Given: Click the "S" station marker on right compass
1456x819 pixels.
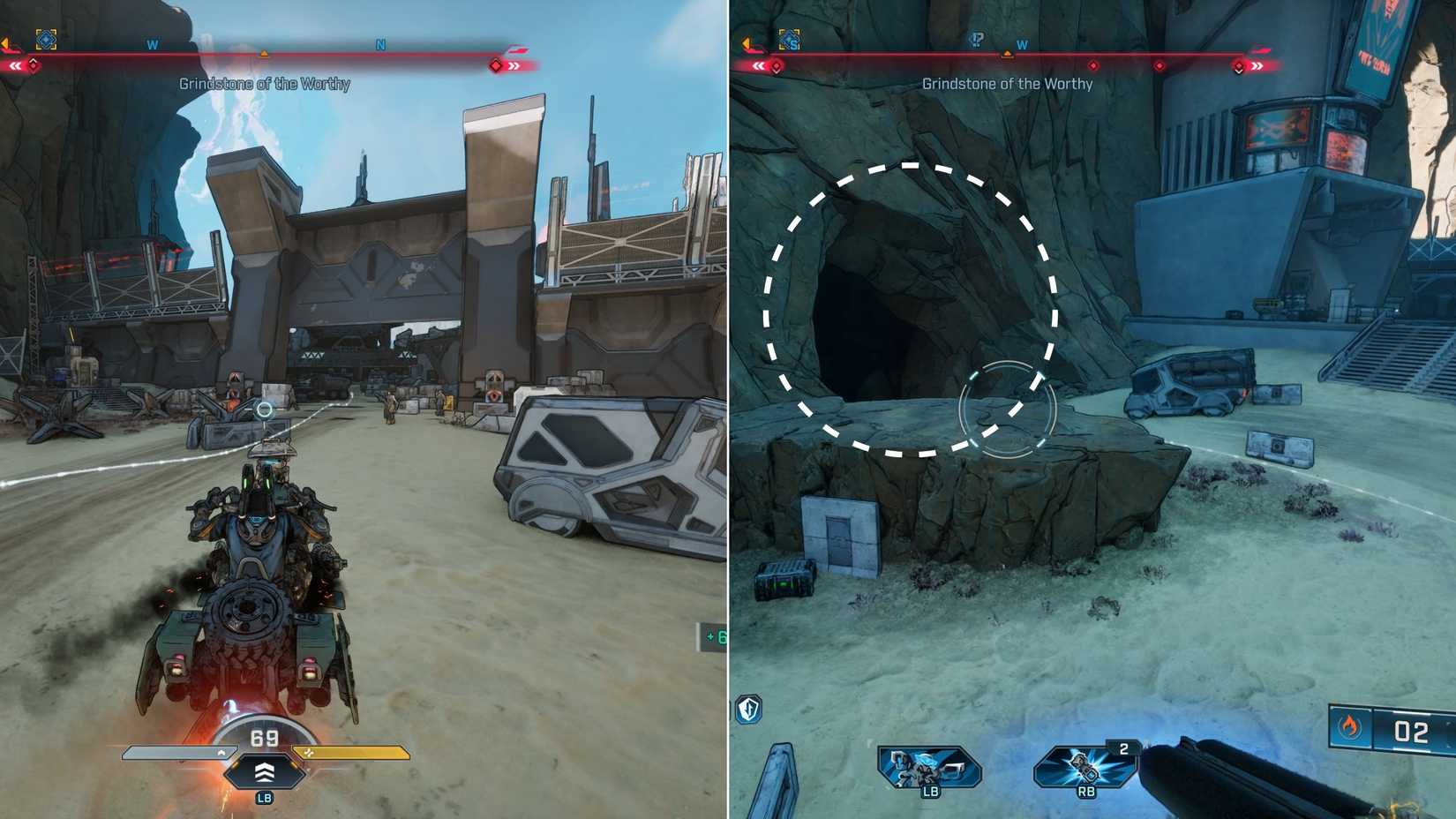Looking at the screenshot, I should (791, 40).
